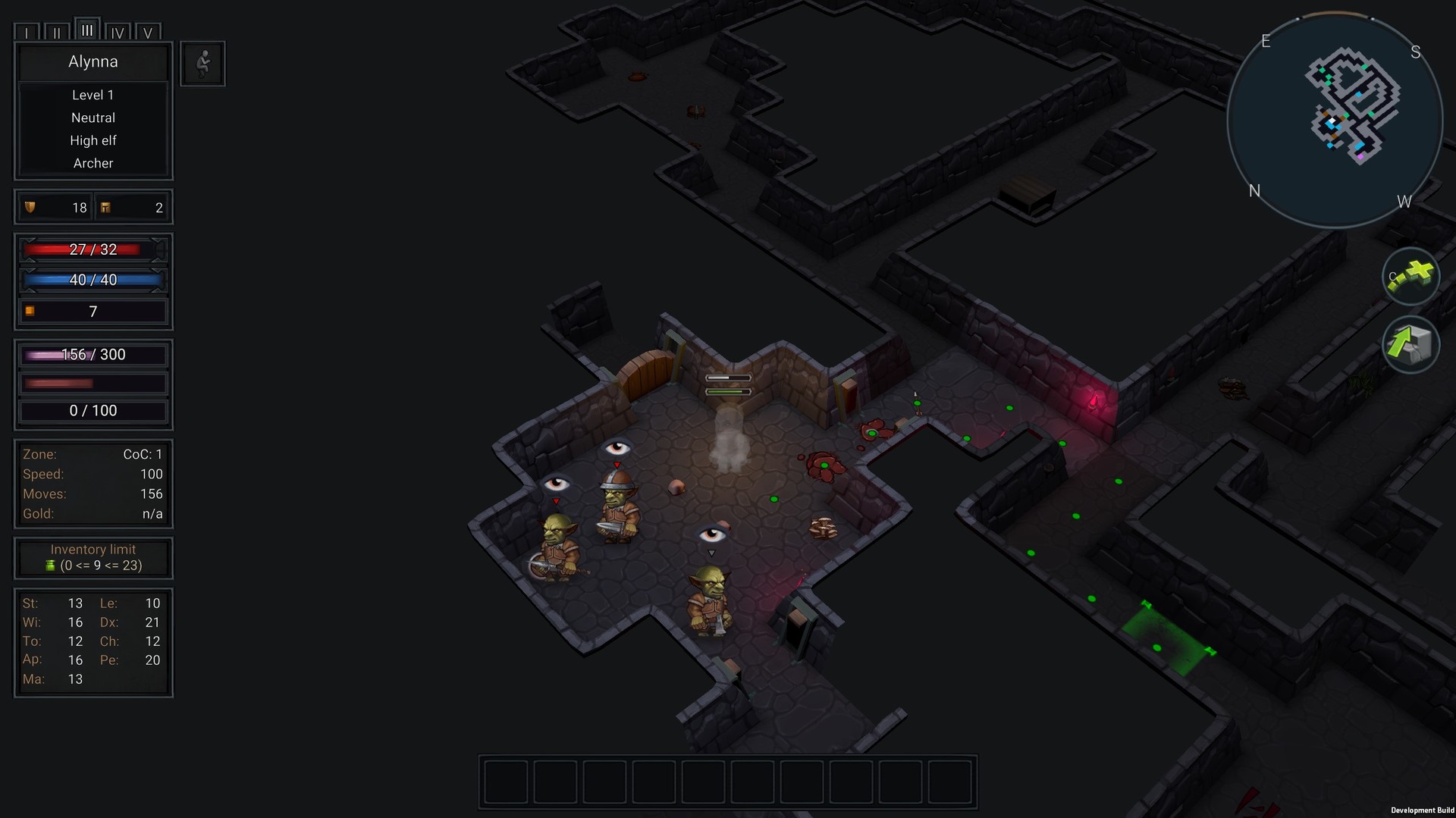Click the Inventory limit panel
This screenshot has width=1456, height=818.
point(93,557)
